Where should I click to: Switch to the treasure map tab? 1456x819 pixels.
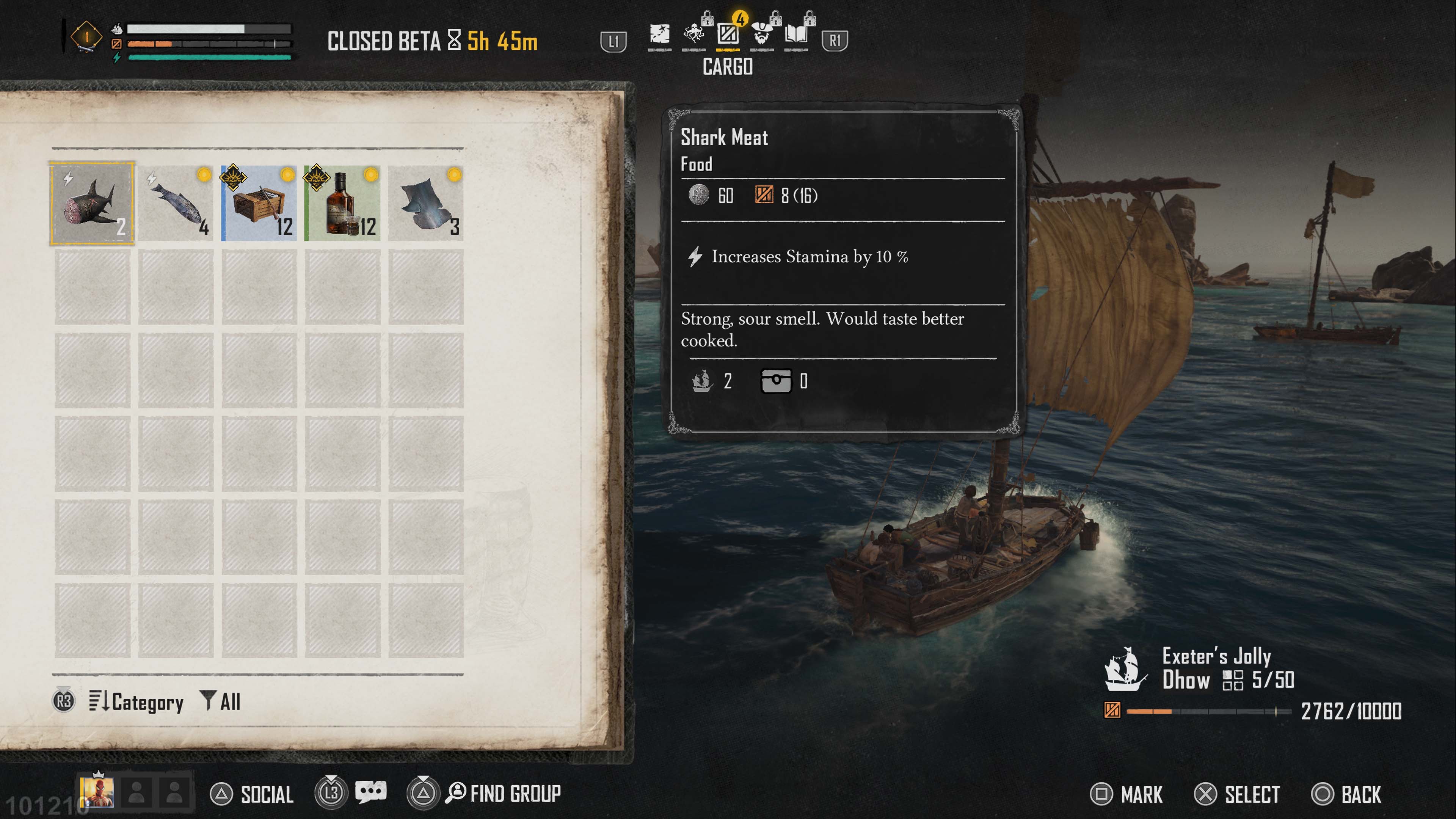pyautogui.click(x=659, y=35)
